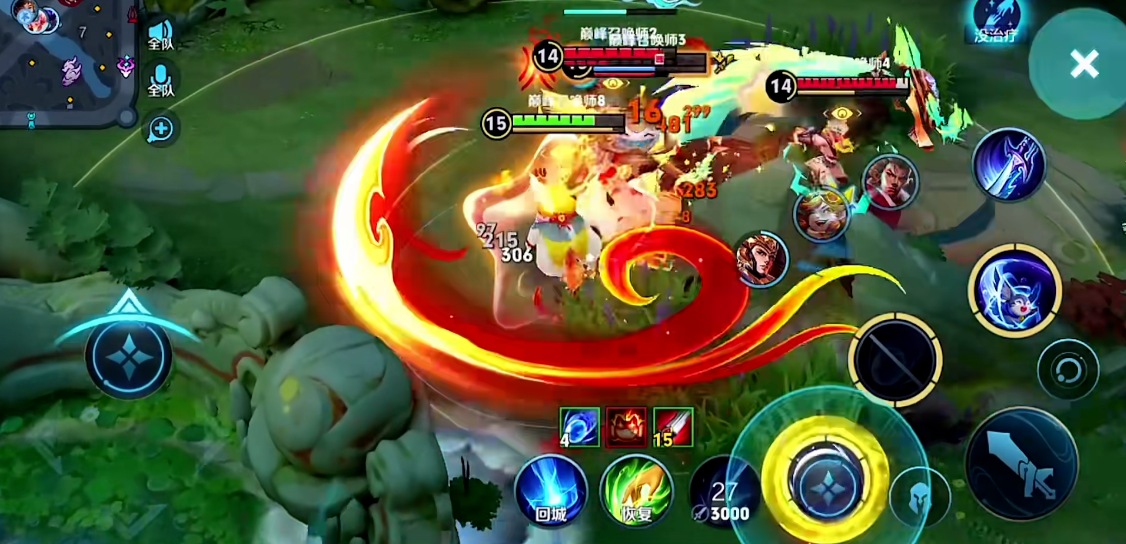Screen dimensions: 1126x544
Task: Lock onto the red-robed enemy hero portrait
Action: pos(889,182)
